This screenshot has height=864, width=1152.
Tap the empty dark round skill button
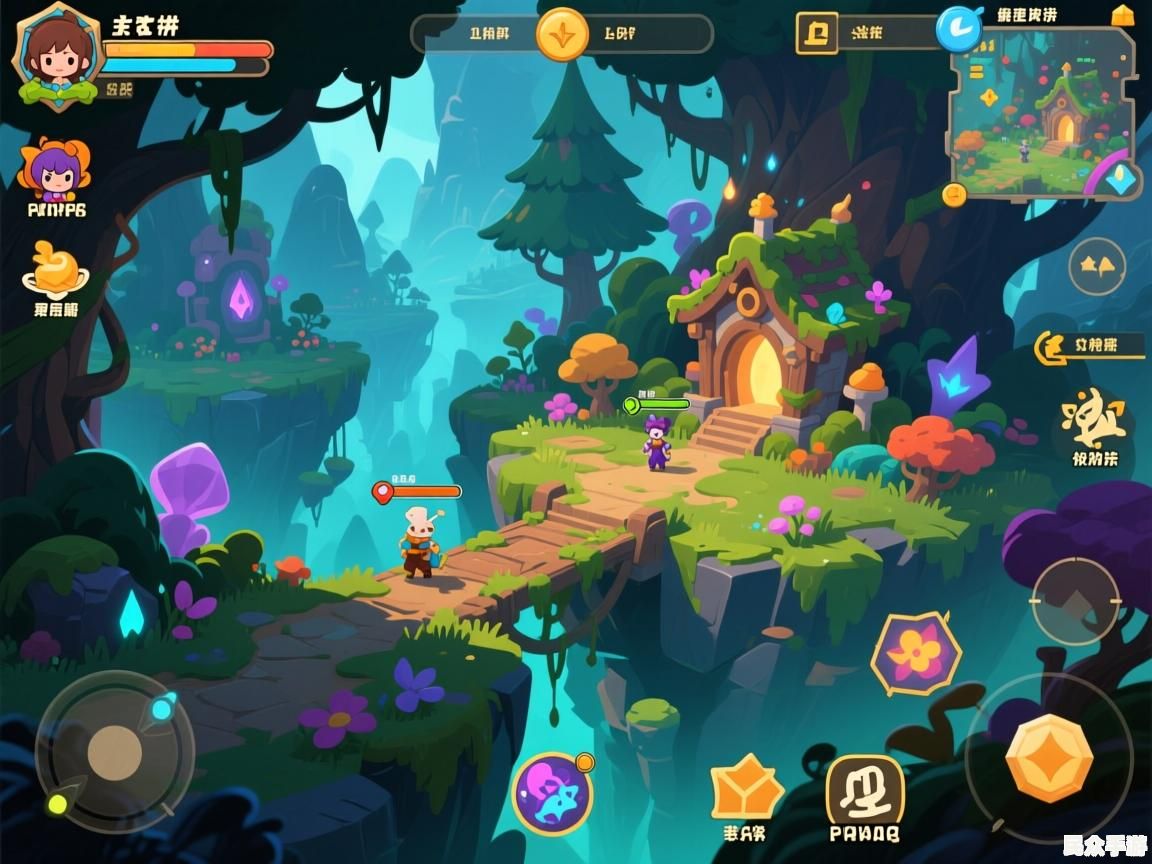tap(1076, 601)
